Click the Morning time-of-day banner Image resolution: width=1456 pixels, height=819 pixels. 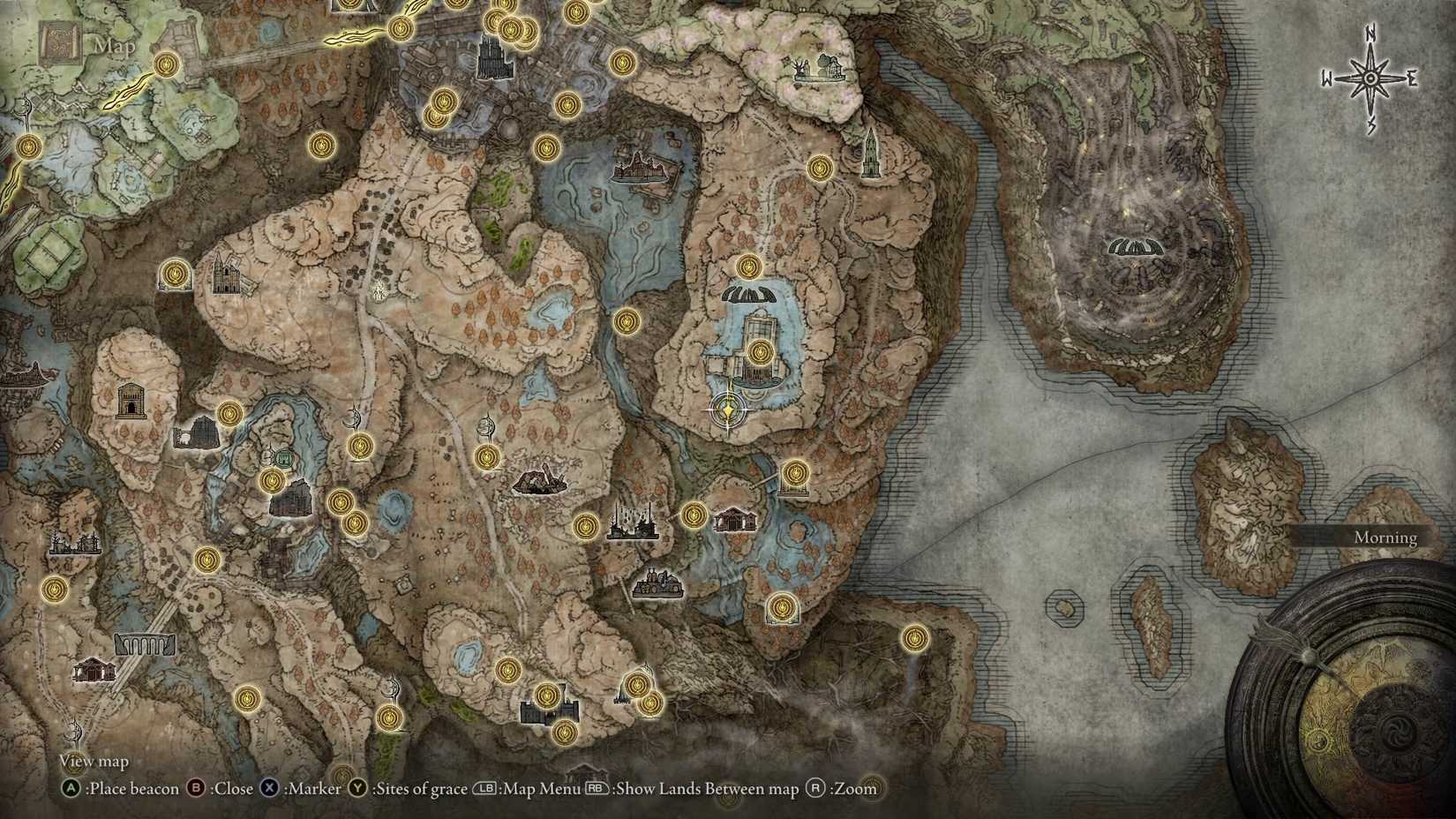coord(1387,537)
